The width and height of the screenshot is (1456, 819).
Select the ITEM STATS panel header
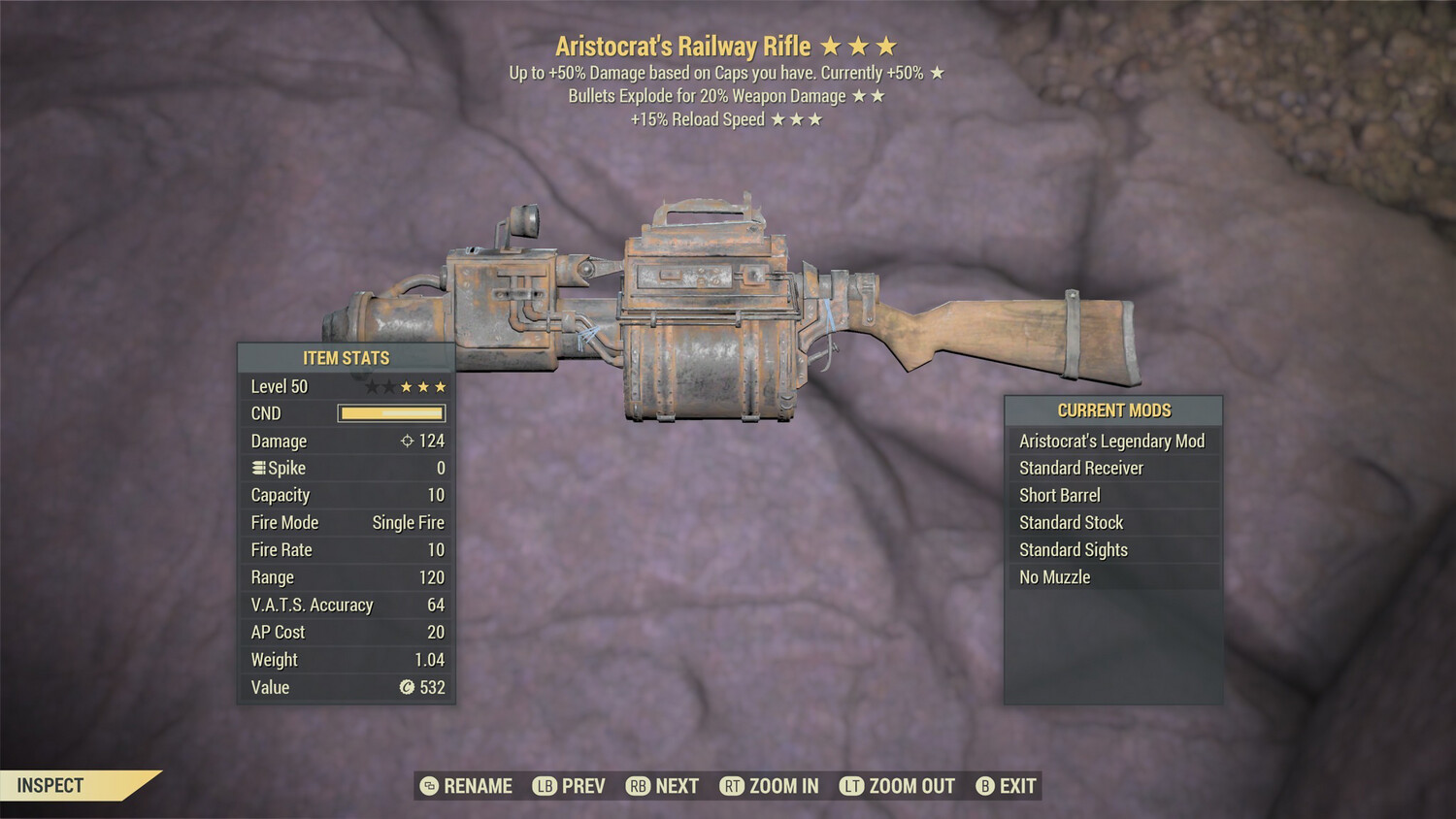346,357
